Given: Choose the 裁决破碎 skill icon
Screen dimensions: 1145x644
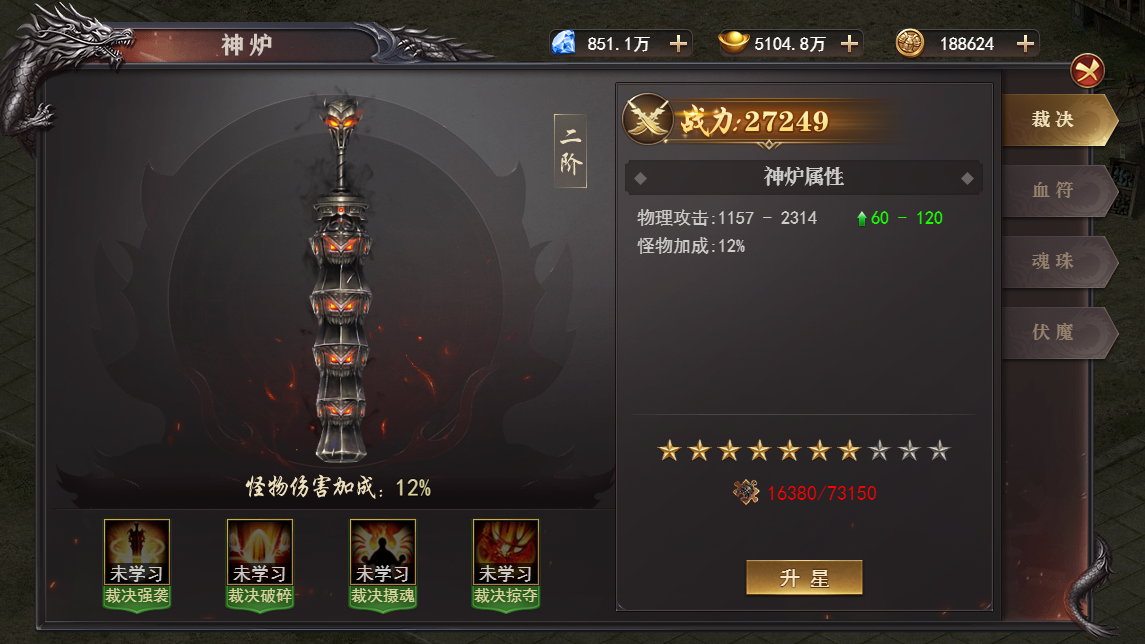Looking at the screenshot, I should [x=260, y=552].
